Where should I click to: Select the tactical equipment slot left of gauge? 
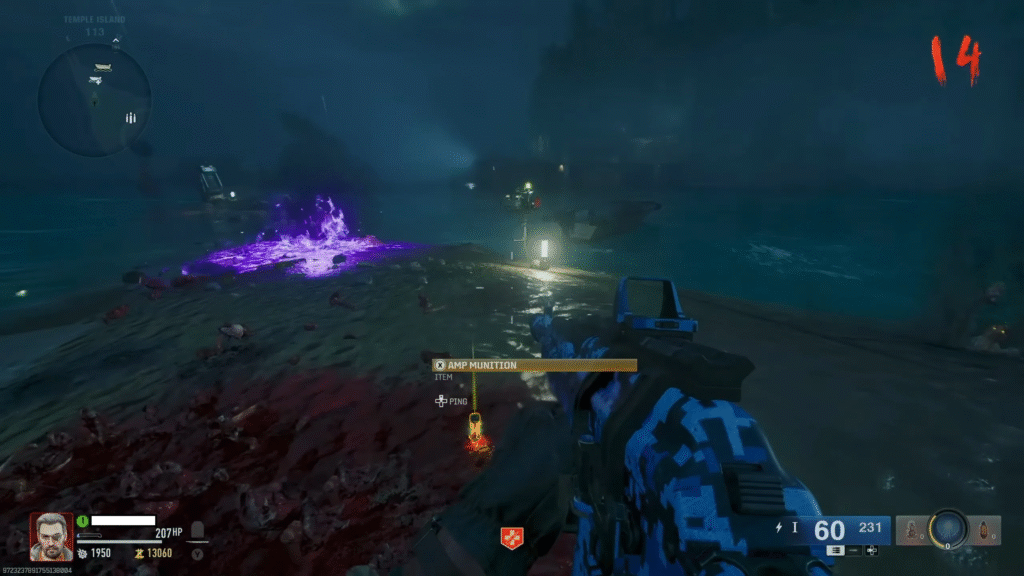(x=910, y=531)
